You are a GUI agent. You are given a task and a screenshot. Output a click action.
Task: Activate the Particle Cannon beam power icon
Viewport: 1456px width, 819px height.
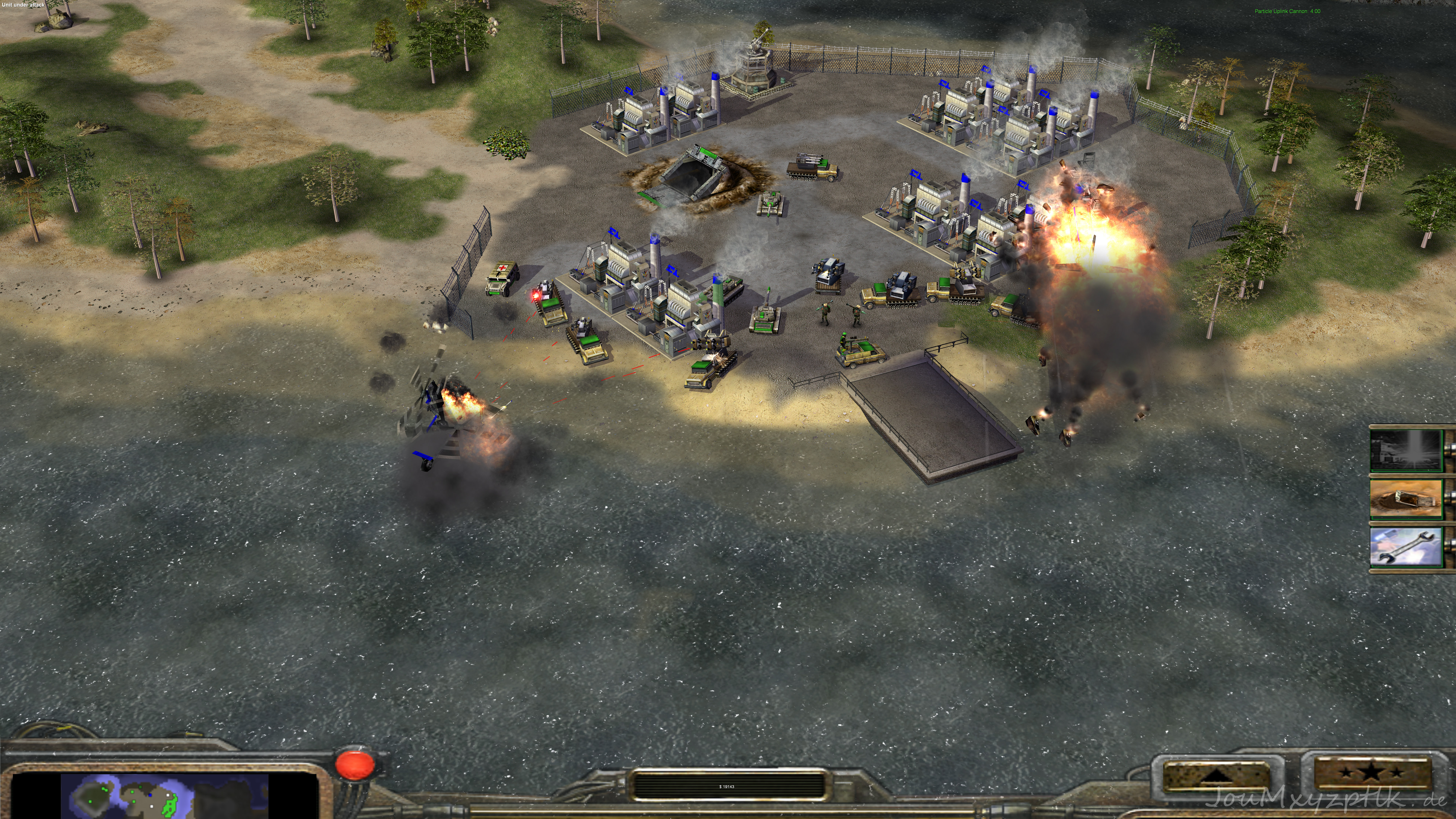pos(1406,450)
